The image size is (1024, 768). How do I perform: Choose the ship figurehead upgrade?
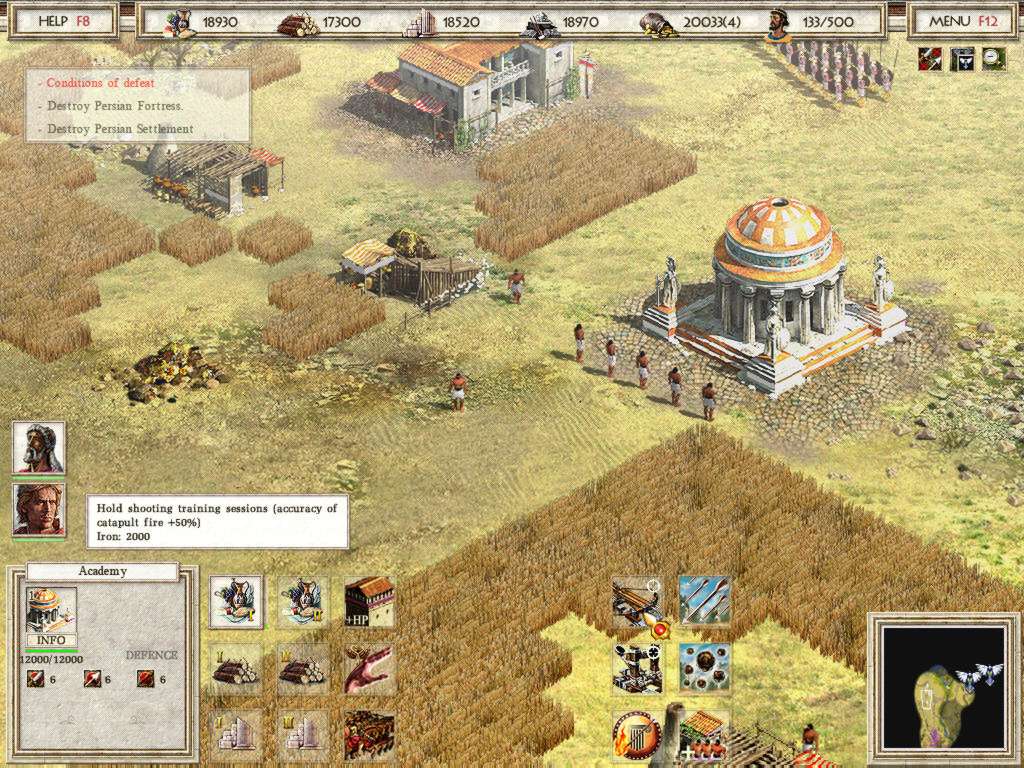tap(369, 668)
